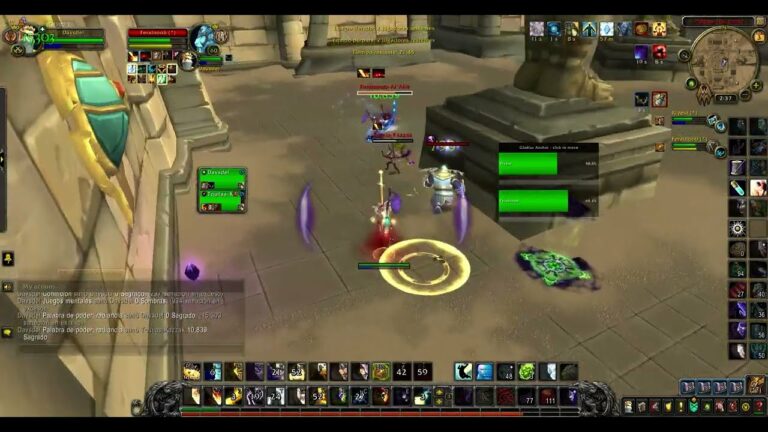Activate the action slot showing cooldown 59
Image resolution: width=768 pixels, height=432 pixels.
tap(423, 372)
